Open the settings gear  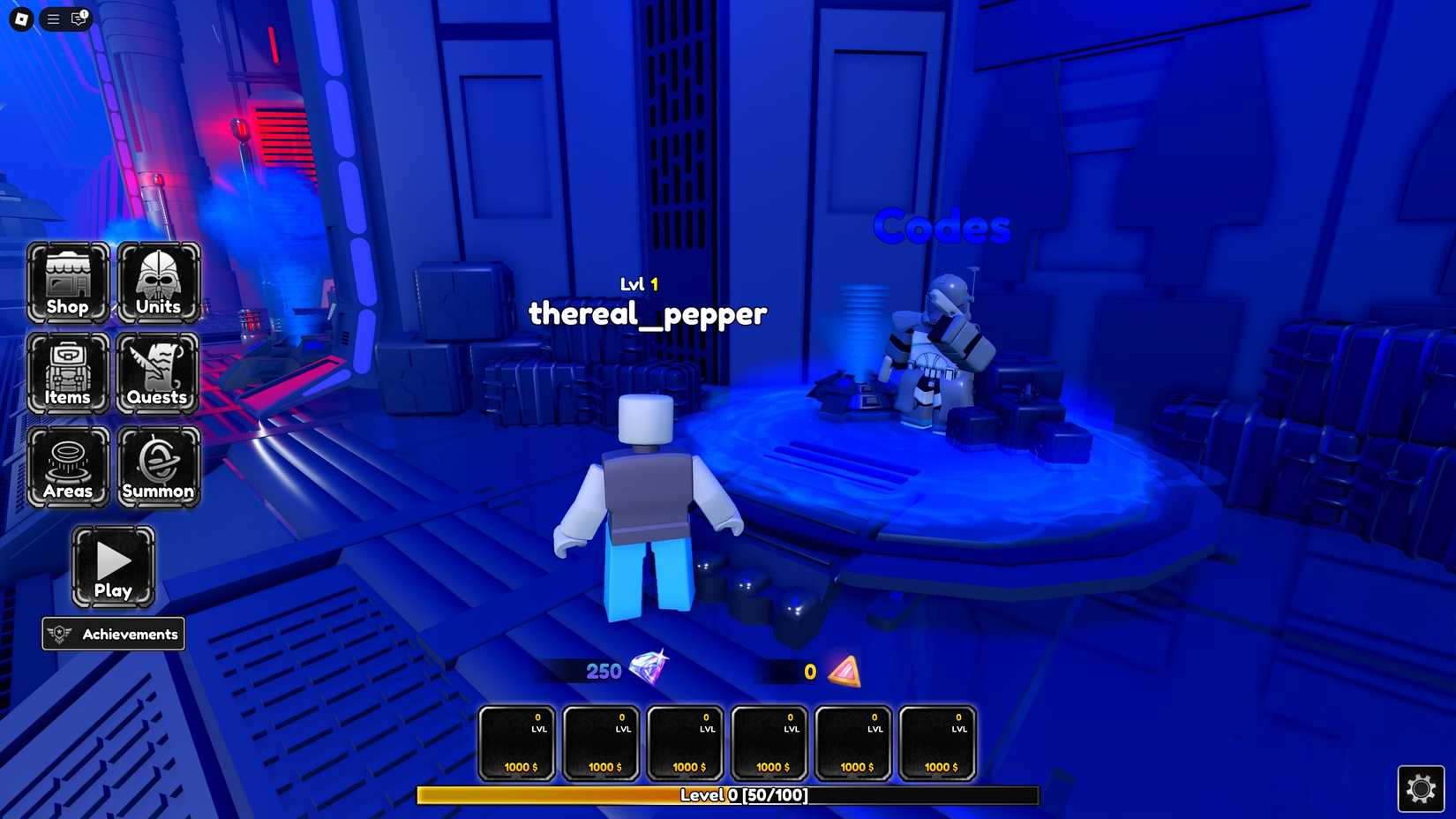pos(1422,788)
